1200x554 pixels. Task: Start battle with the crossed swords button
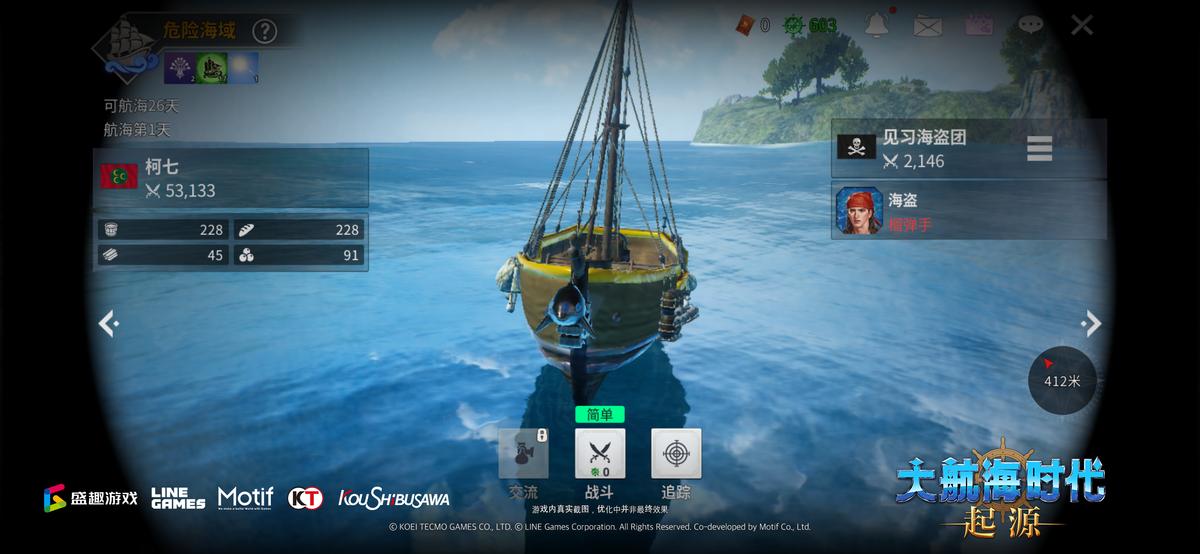(x=600, y=454)
